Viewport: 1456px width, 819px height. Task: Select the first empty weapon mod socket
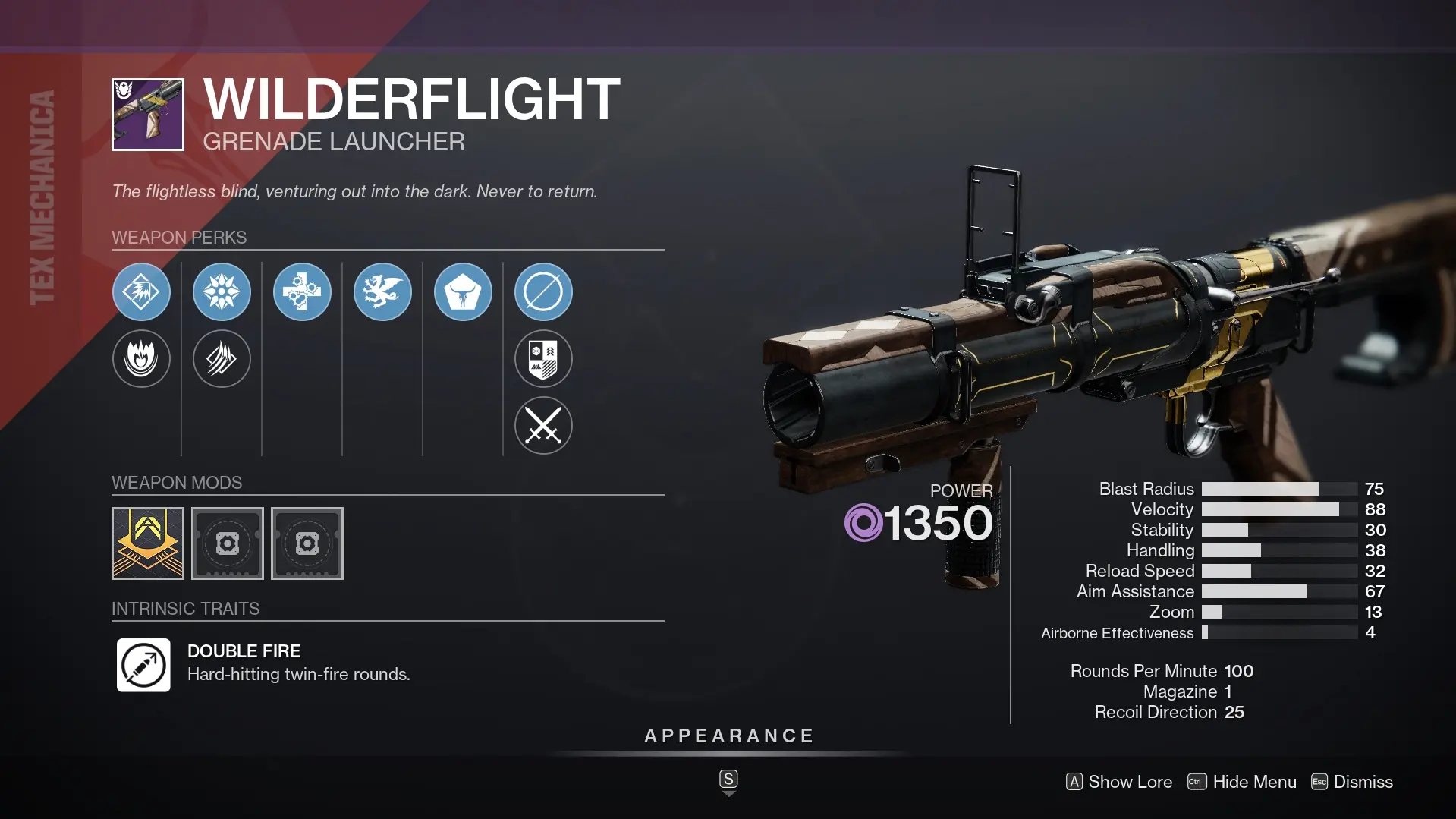227,543
